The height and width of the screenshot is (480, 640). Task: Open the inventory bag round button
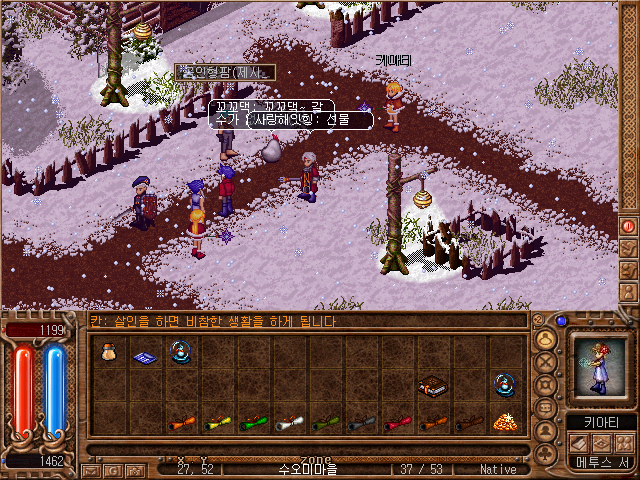[547, 338]
